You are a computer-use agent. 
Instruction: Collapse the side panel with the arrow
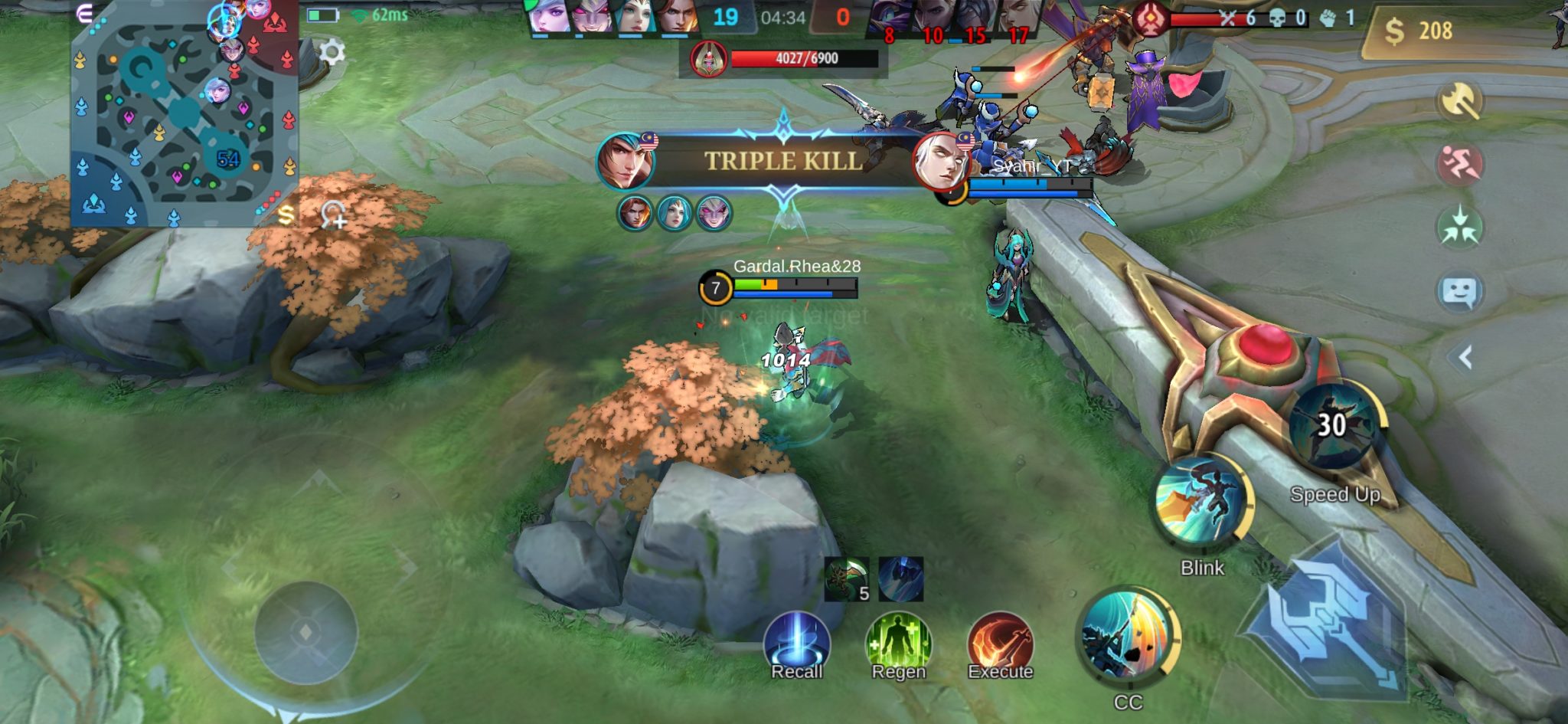point(1465,357)
